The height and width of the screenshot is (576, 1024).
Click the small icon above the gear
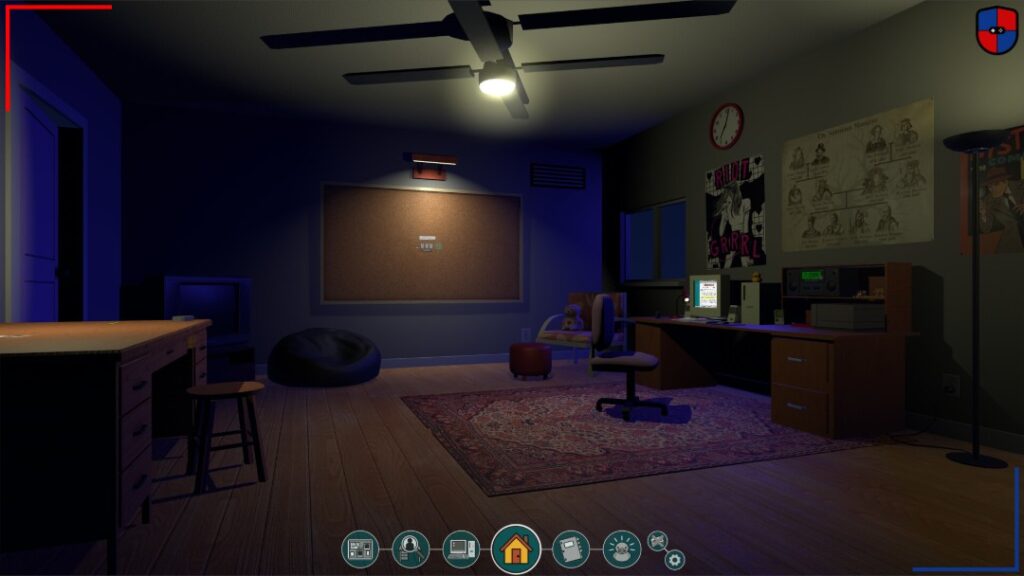[x=657, y=540]
